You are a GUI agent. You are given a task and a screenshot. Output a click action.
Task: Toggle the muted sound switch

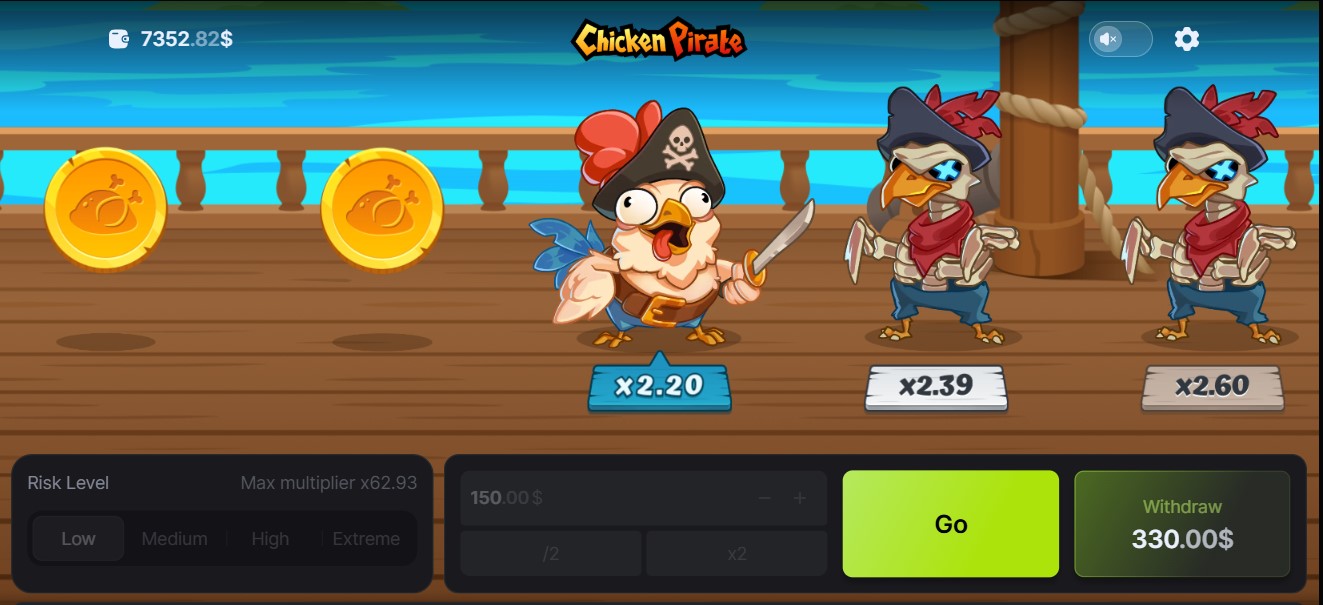[1120, 39]
